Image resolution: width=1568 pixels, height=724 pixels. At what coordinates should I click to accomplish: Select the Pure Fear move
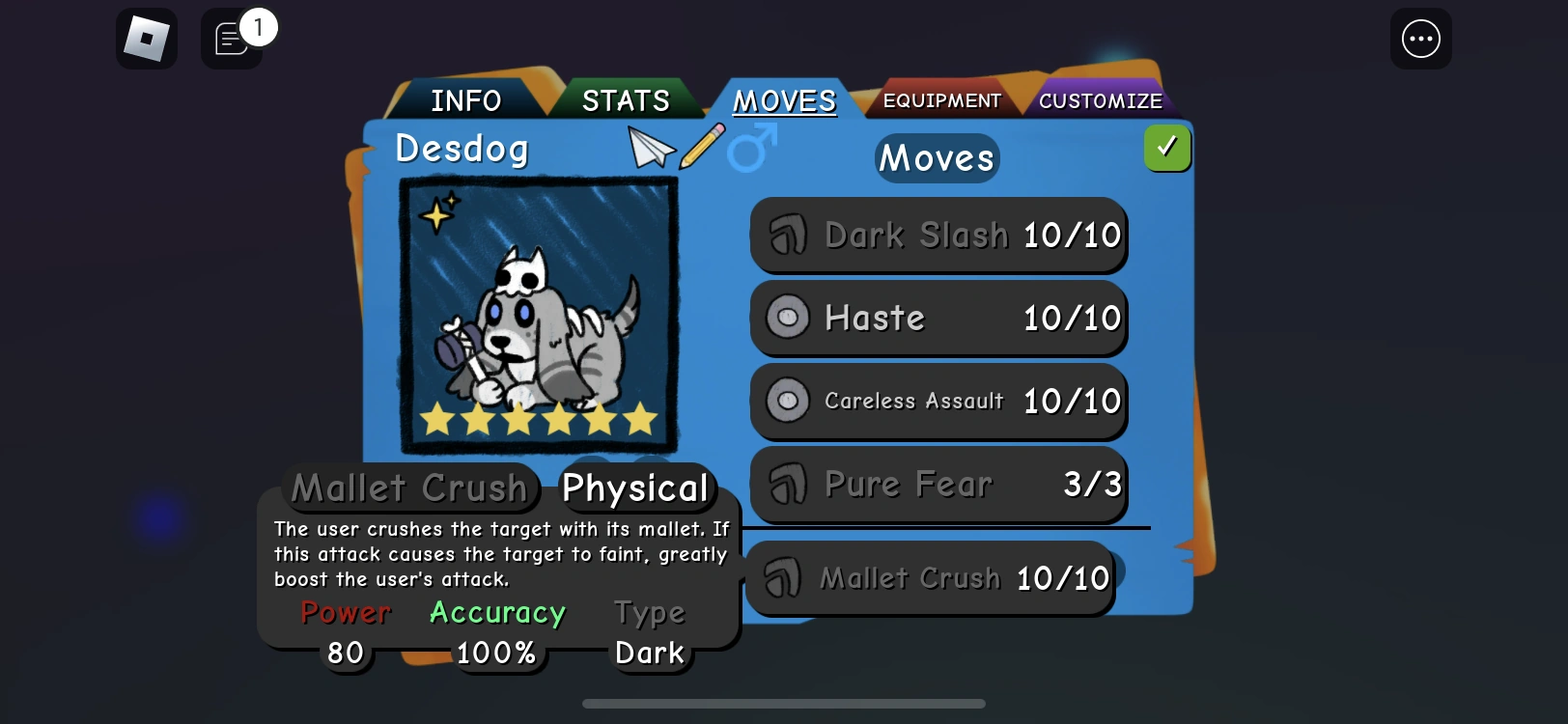938,485
